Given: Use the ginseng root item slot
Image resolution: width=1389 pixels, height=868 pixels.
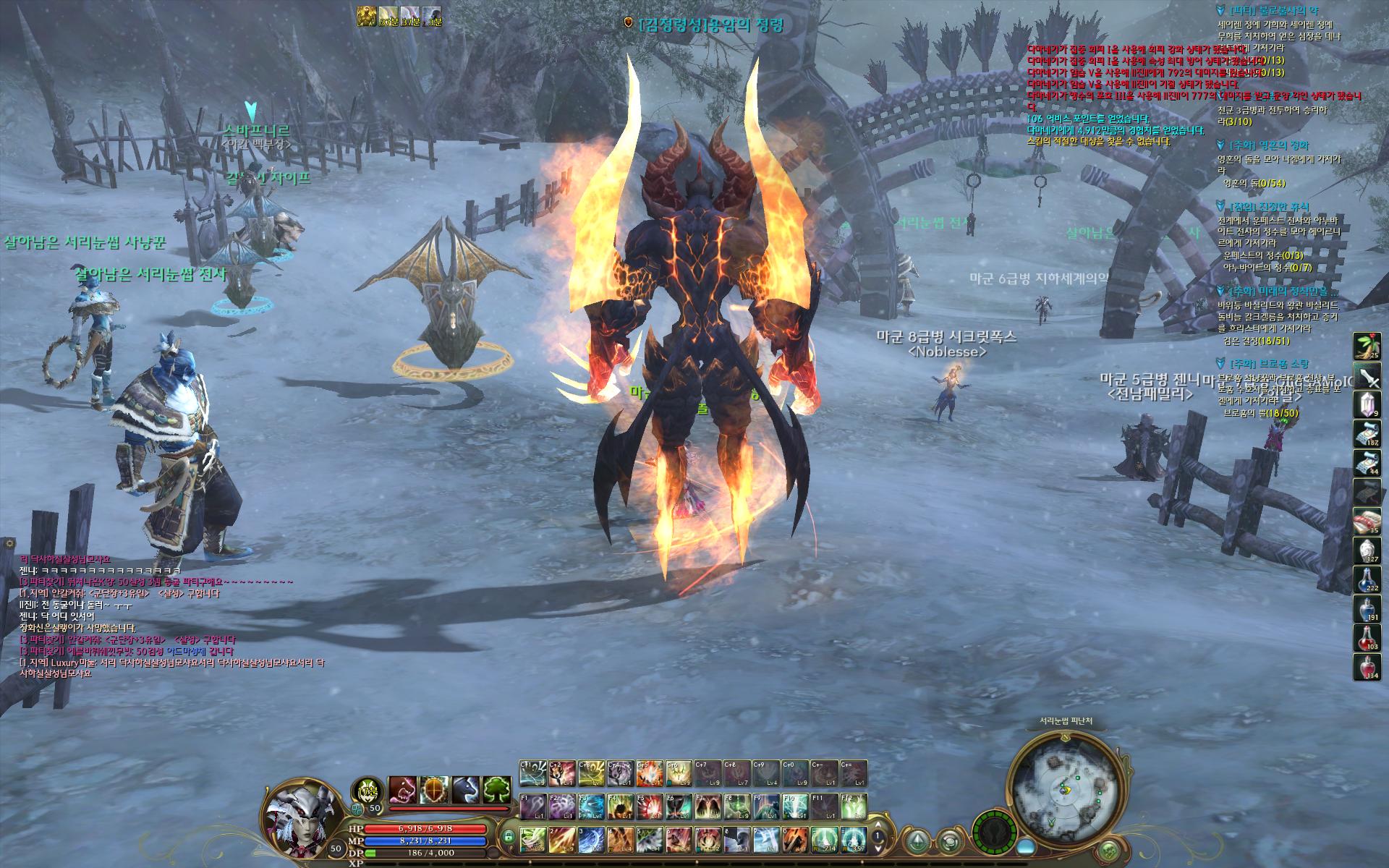Looking at the screenshot, I should [x=1367, y=346].
